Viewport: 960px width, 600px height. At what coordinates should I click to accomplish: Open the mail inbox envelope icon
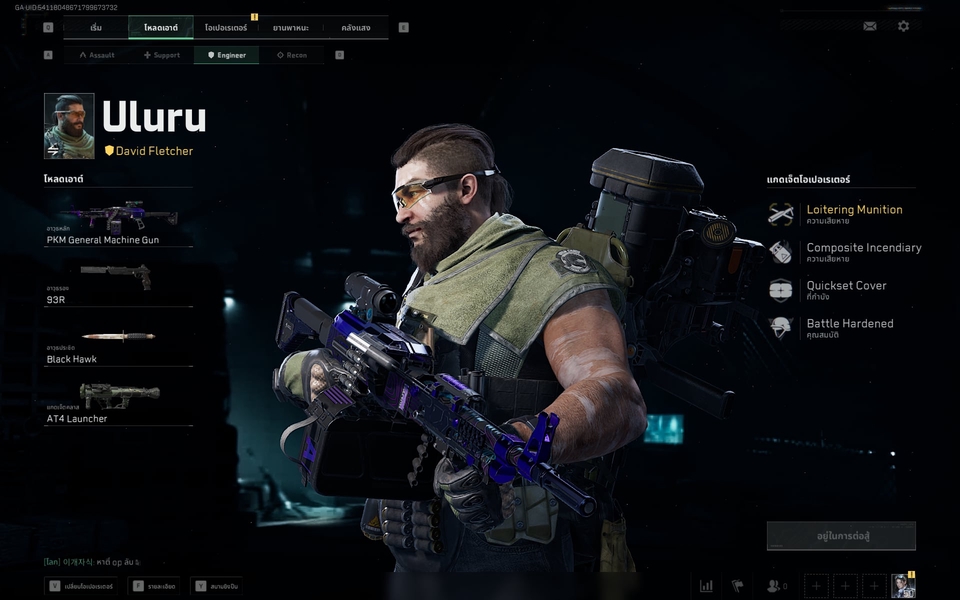tap(870, 26)
